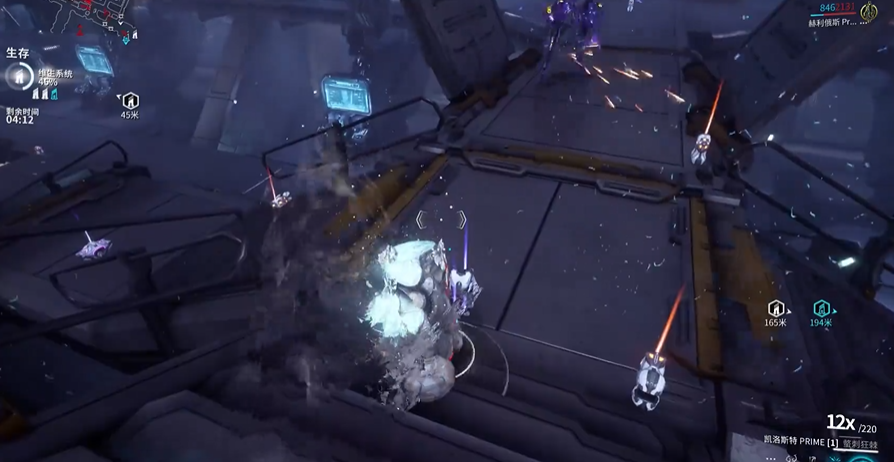Select the cyan waypoint marker at 194米

tap(821, 309)
